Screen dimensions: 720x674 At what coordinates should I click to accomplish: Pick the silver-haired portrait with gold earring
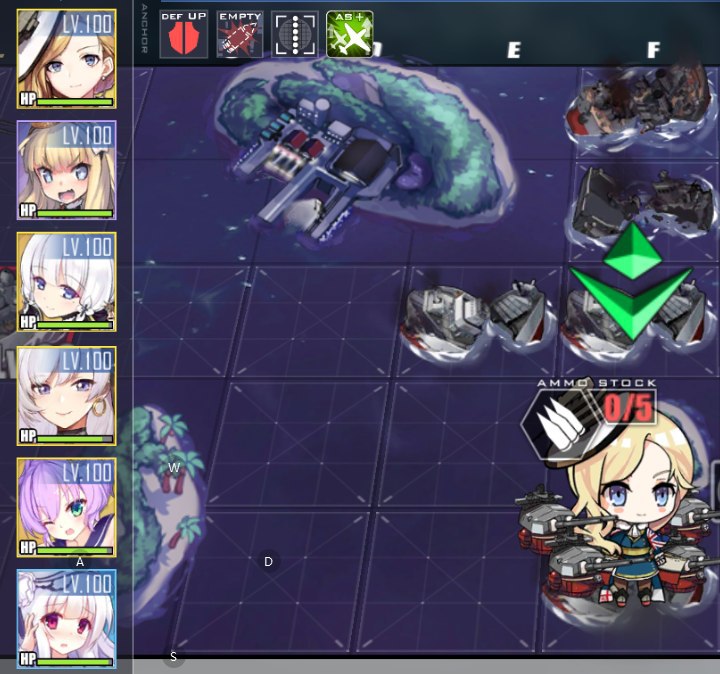coord(66,395)
